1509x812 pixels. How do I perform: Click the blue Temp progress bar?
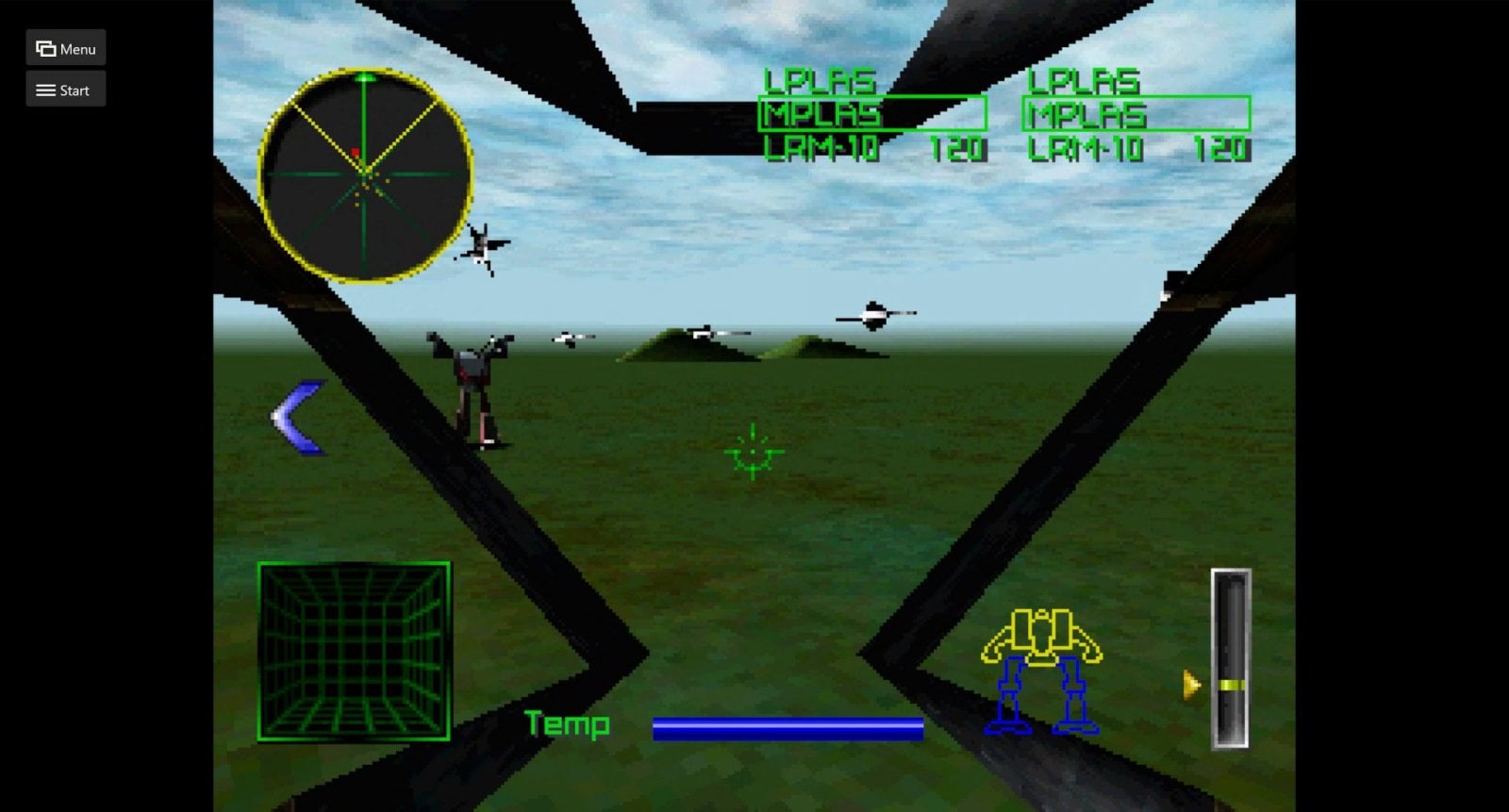pos(788,726)
